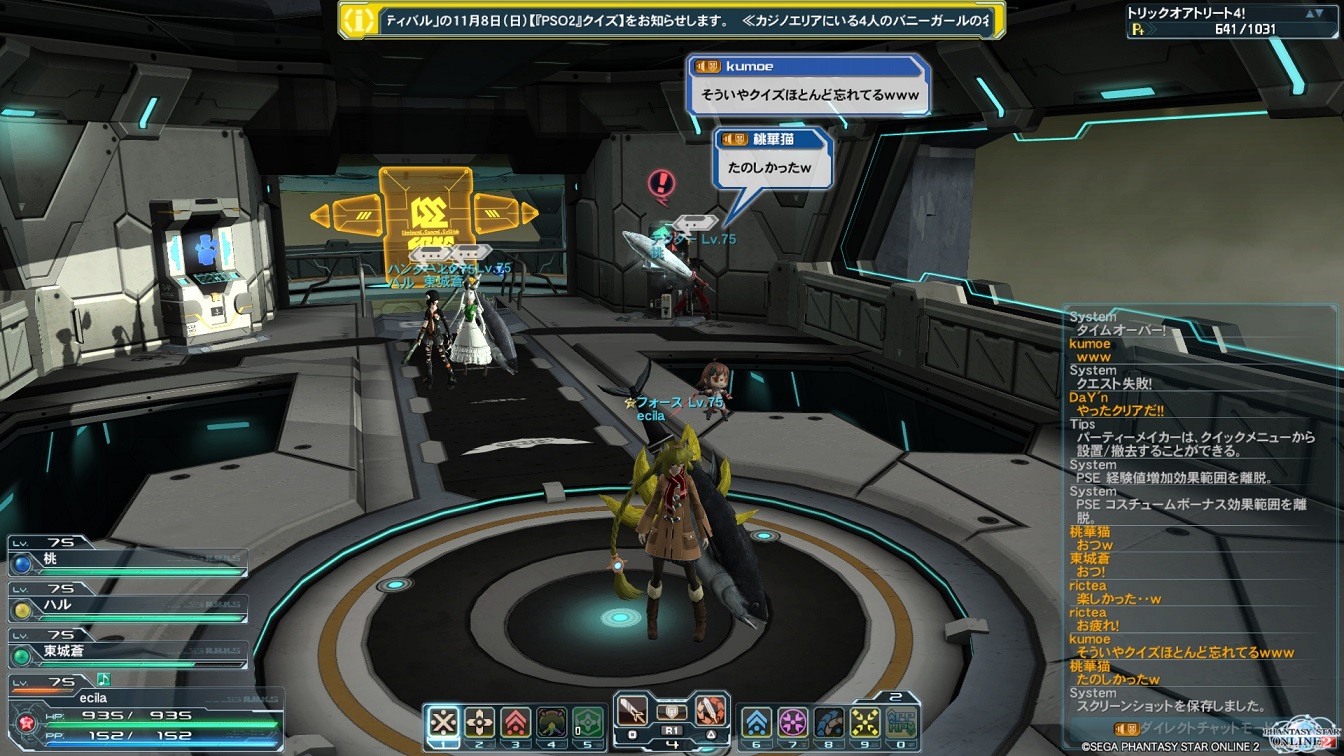Select the left weapon palette sword action

tap(633, 712)
